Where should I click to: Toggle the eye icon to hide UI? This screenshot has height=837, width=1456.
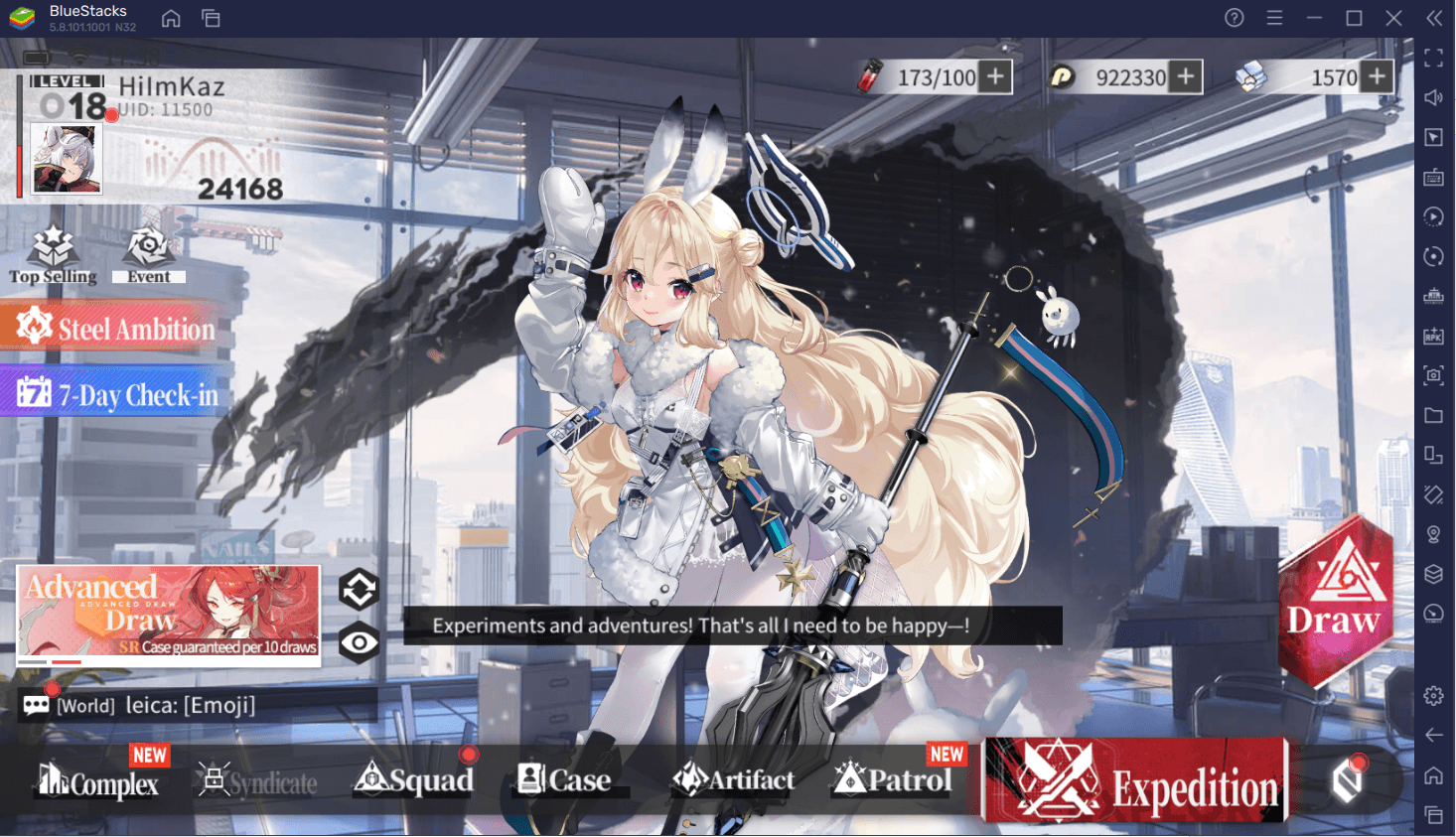(x=359, y=642)
